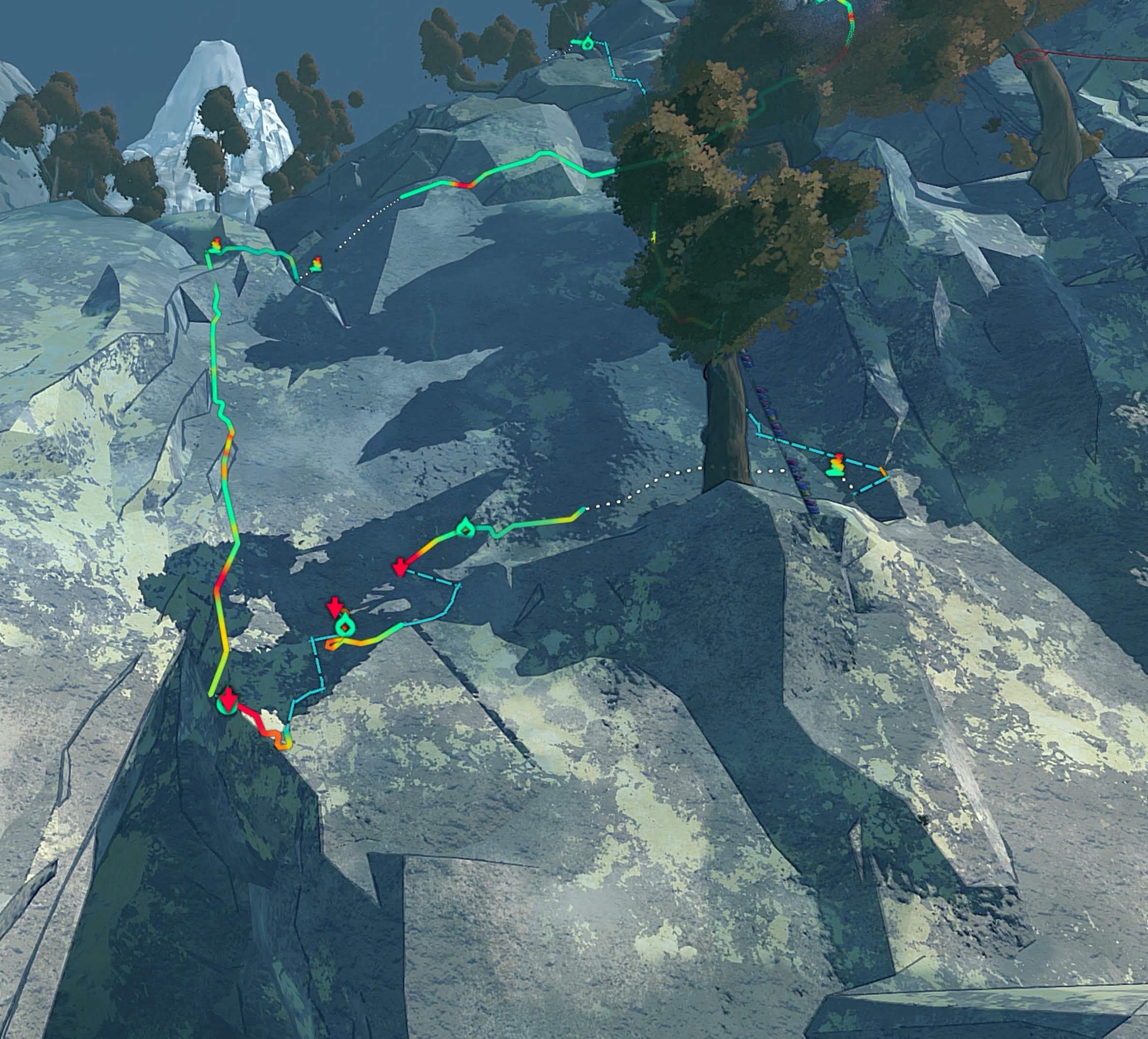The width and height of the screenshot is (1148, 1039).
Task: Pick the red arrow where the dashed cyan line starts
Action: [x=400, y=567]
